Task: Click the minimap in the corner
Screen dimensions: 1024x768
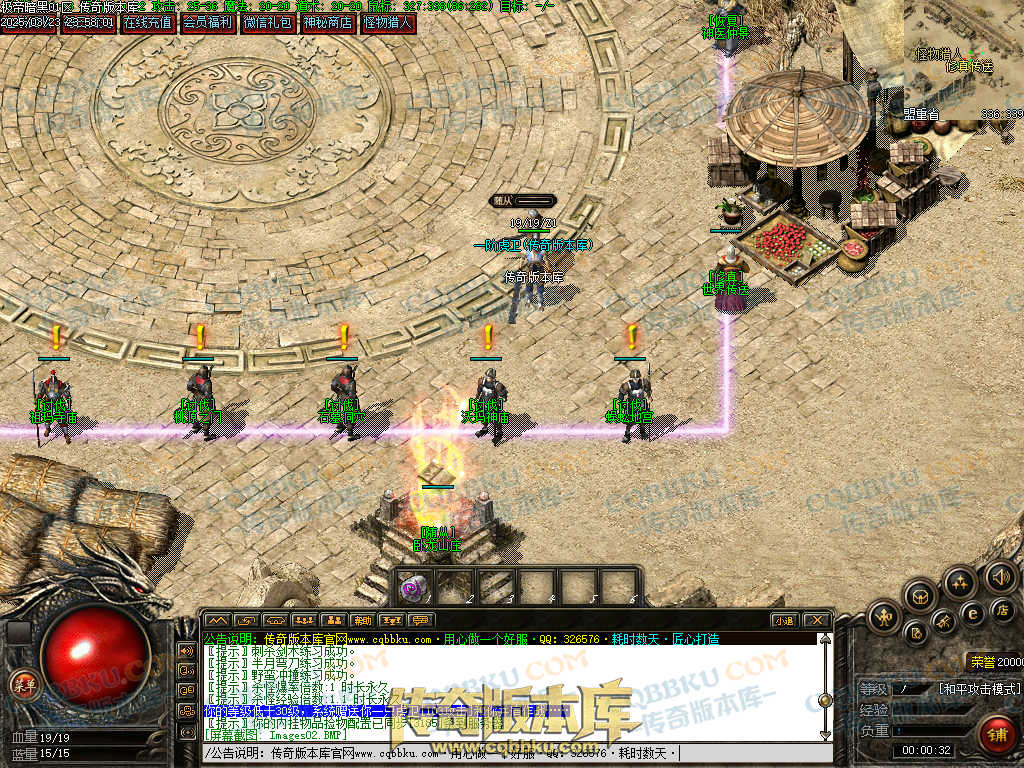Action: (963, 55)
